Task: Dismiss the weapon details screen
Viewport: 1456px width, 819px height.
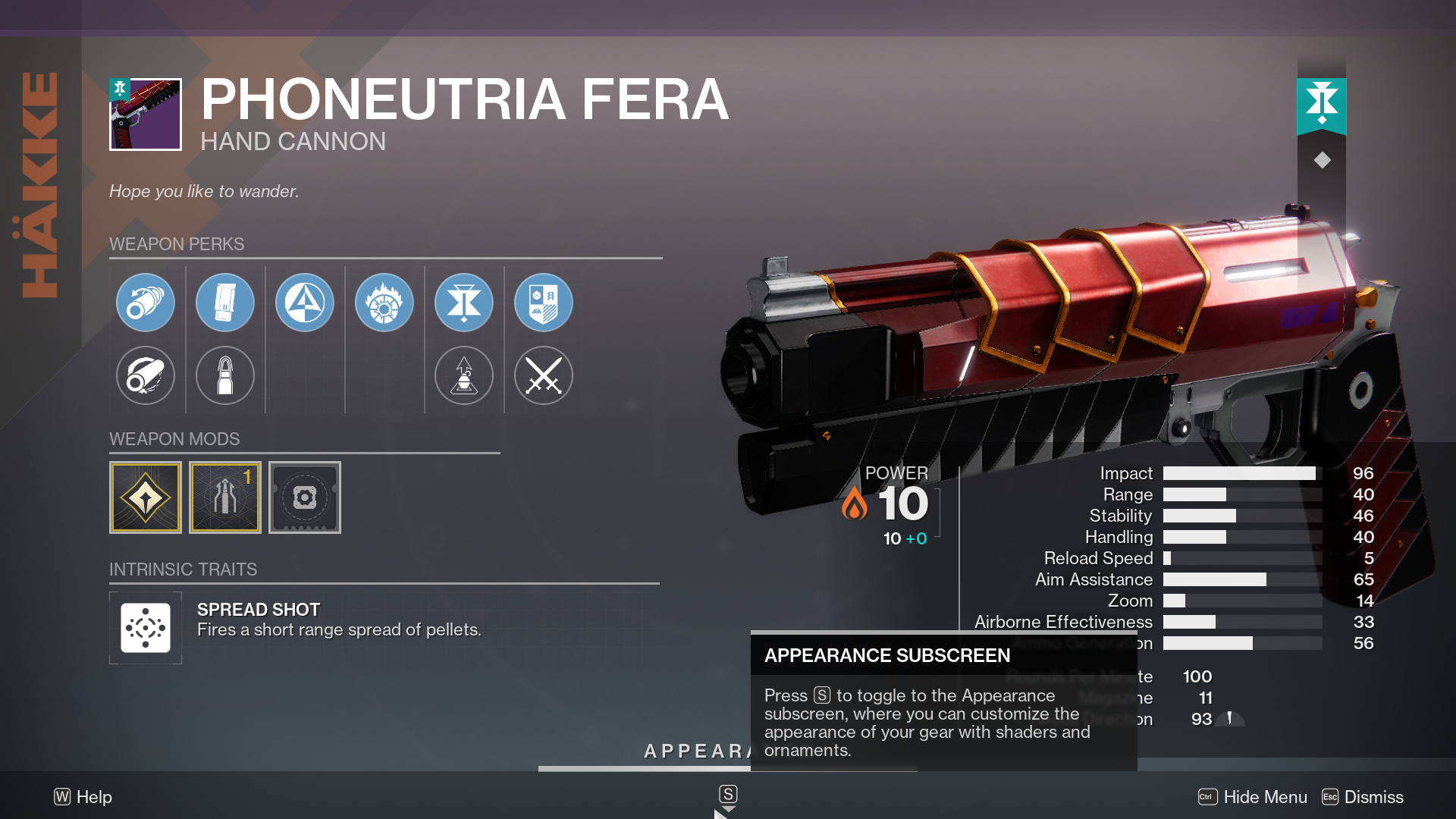Action: 1374,797
